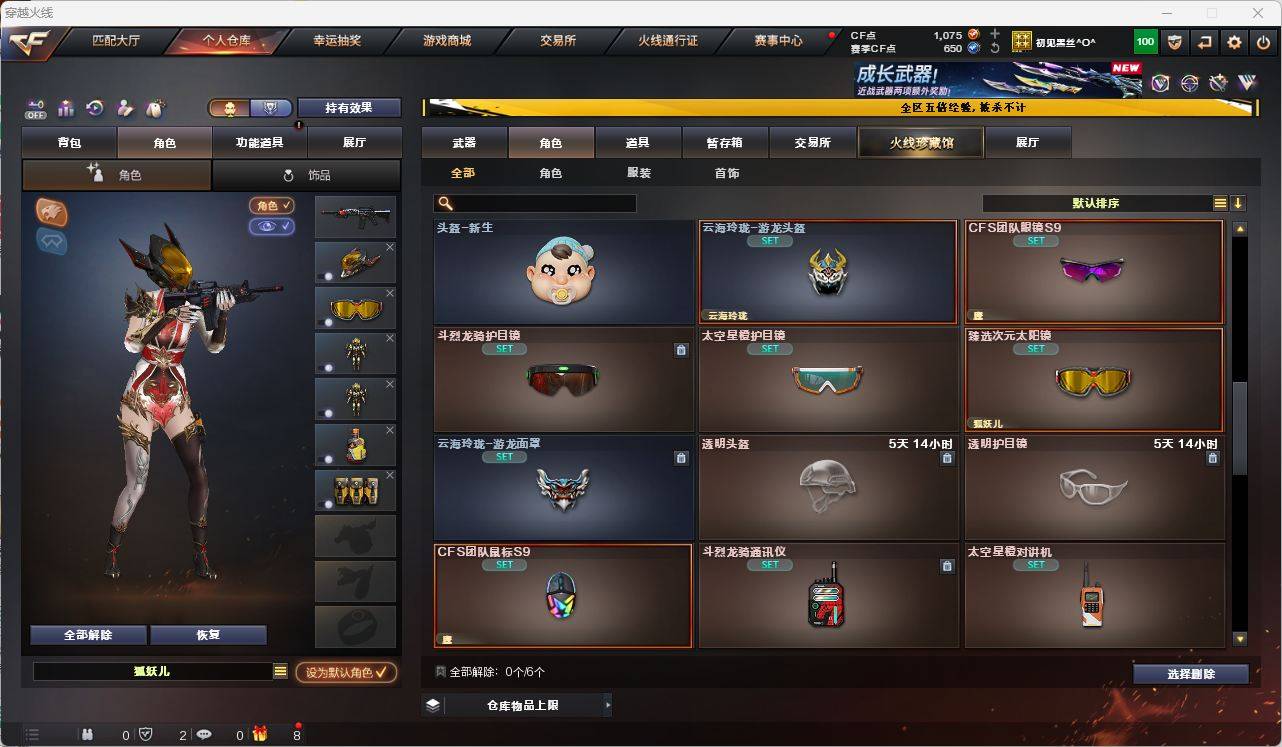Expand the 仓库物品上限 panel arrow at bottom
Viewport: 1282px width, 747px height.
[x=606, y=704]
